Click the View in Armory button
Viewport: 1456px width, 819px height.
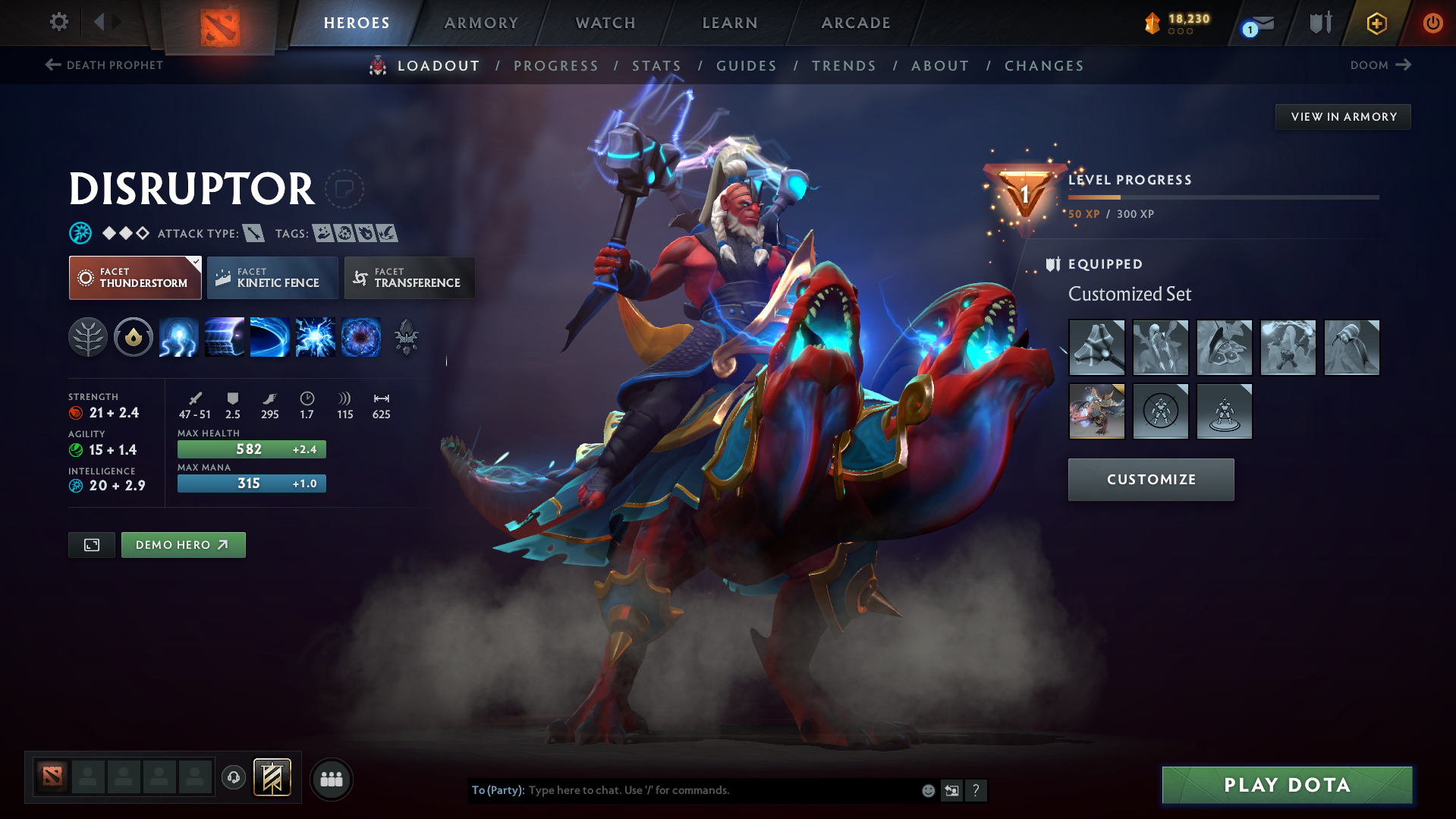[x=1343, y=117]
